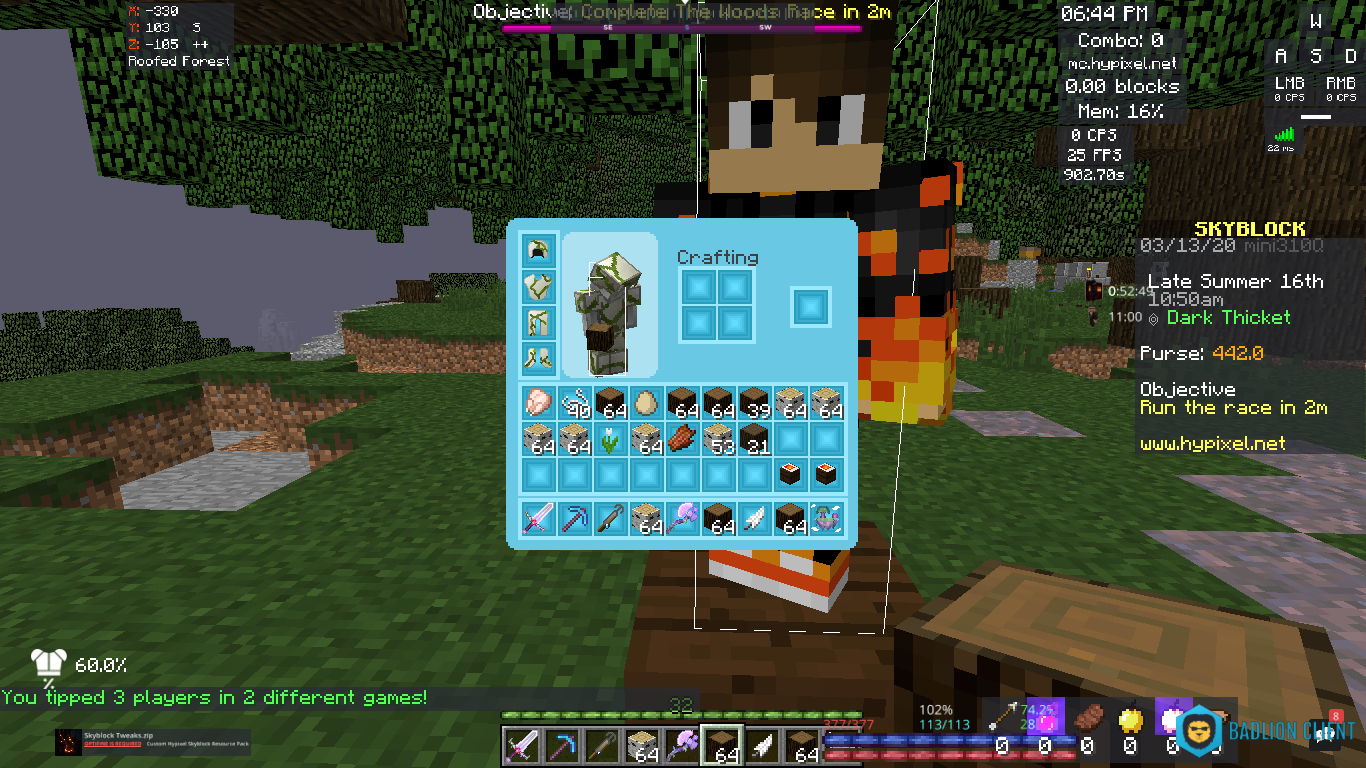
Task: Pick up the grappling hook from the hotbar
Action: click(611, 518)
